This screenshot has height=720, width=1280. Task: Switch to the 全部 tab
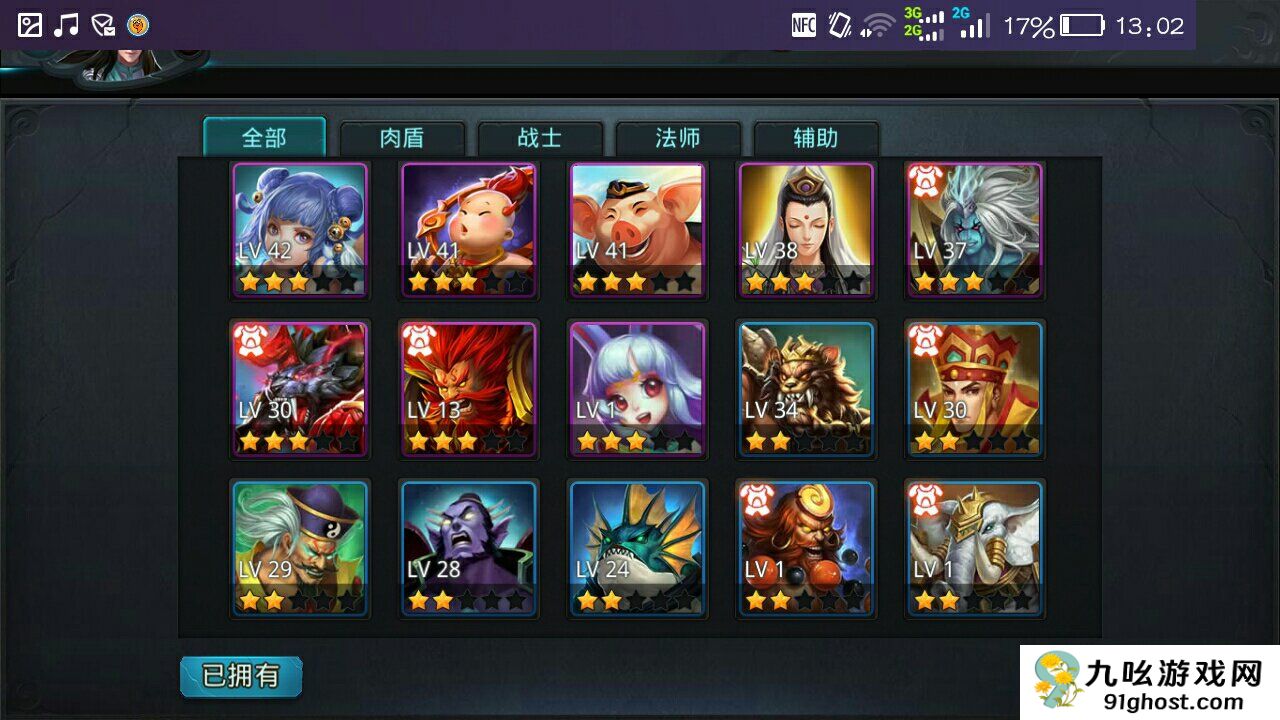coord(264,138)
